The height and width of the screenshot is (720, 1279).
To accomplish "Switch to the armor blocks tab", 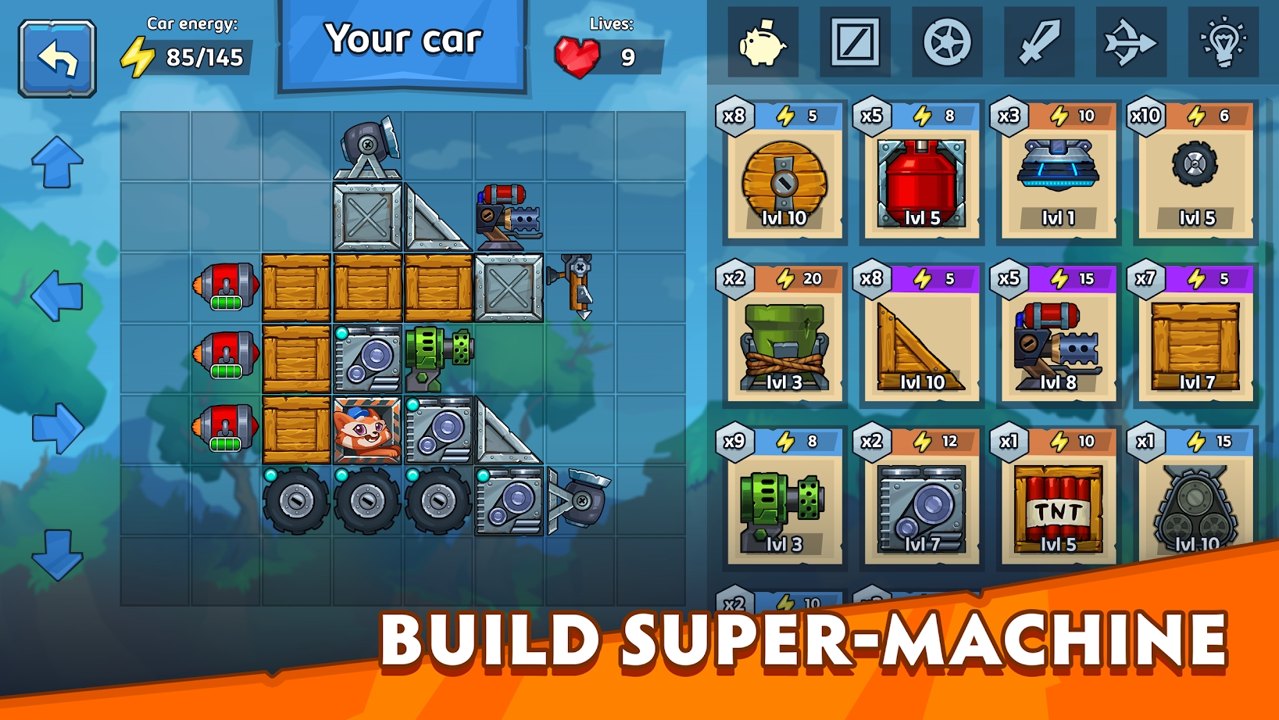I will (855, 42).
